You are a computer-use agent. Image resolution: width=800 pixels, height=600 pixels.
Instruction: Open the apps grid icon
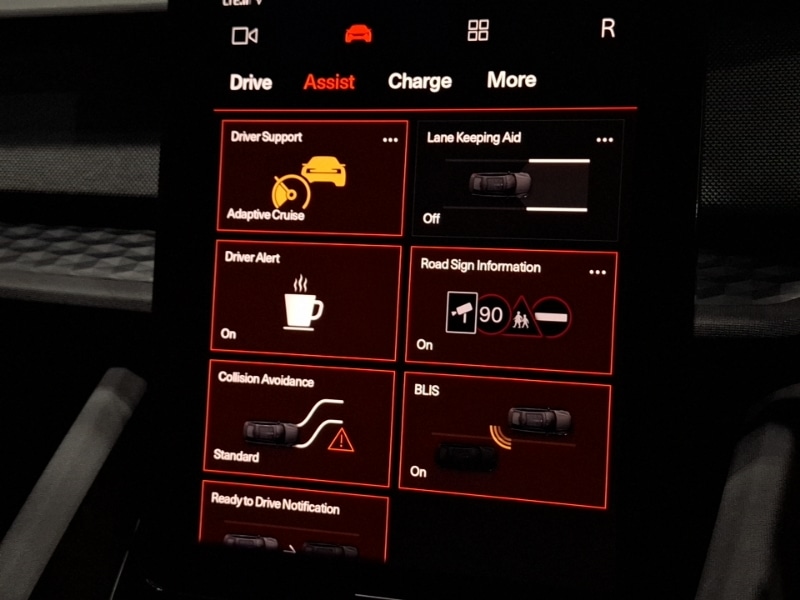pyautogui.click(x=478, y=31)
